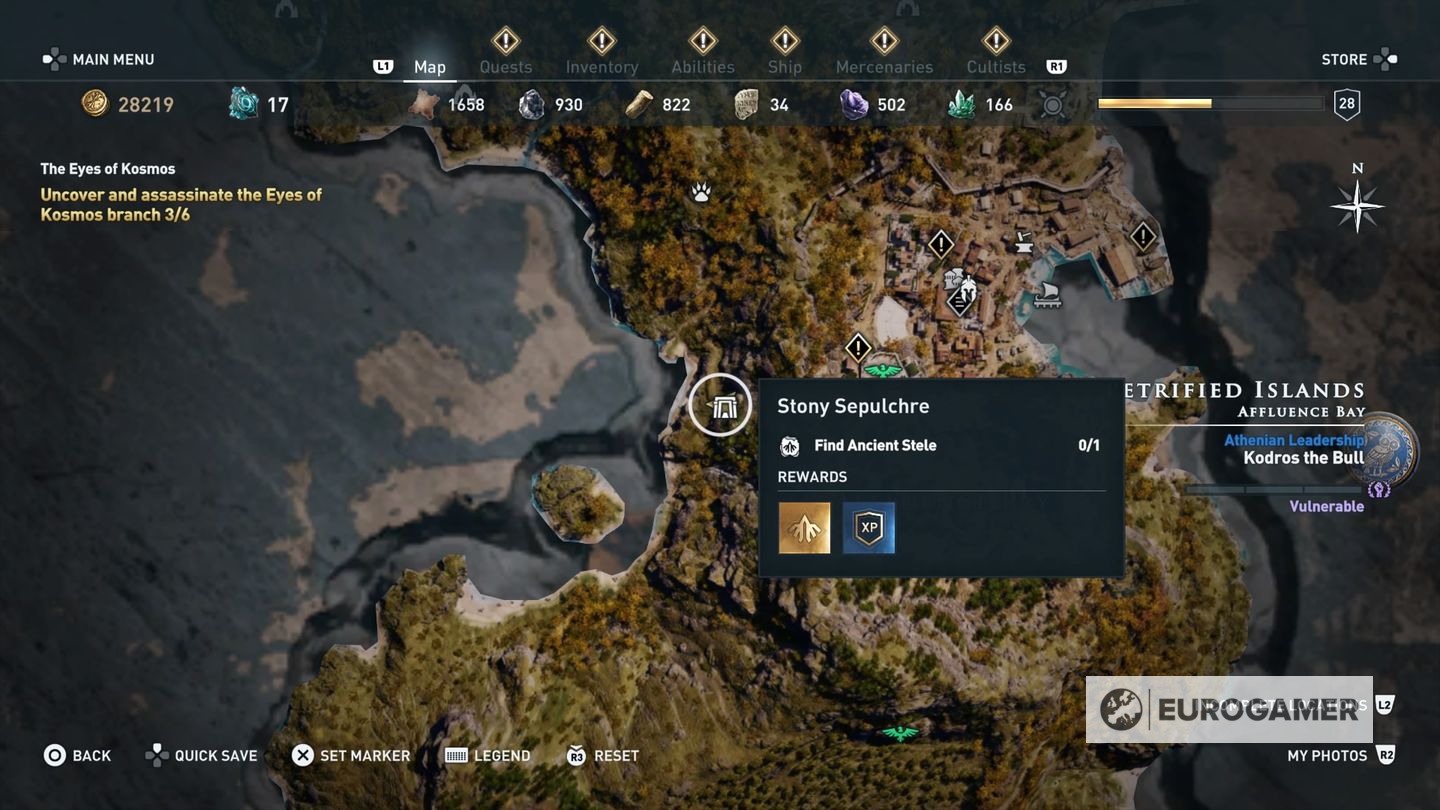Click the blacksmith anvil map marker
Viewport: 1440px width, 810px height.
tap(1023, 240)
